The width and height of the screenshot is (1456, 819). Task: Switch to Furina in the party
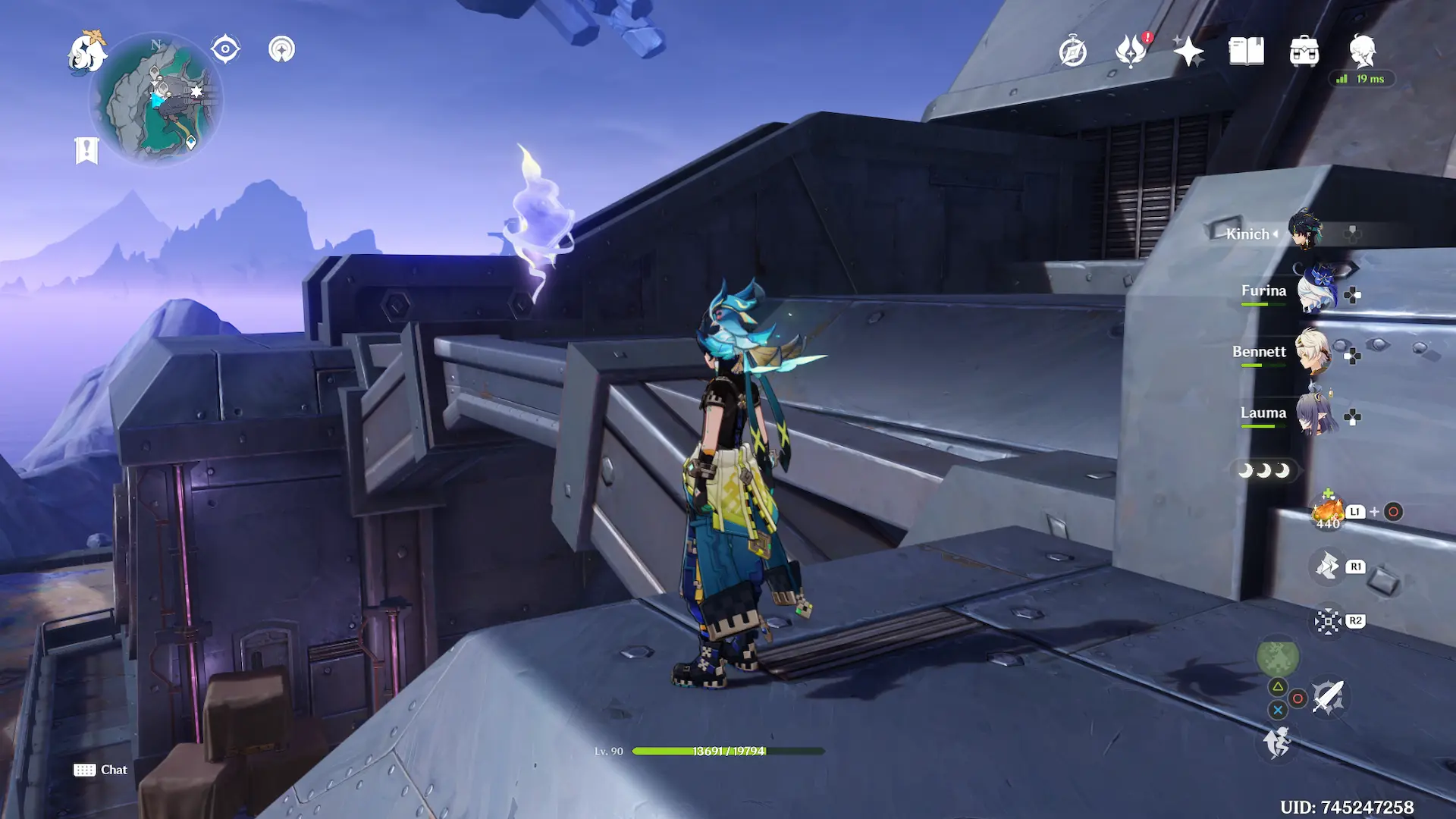pyautogui.click(x=1316, y=292)
